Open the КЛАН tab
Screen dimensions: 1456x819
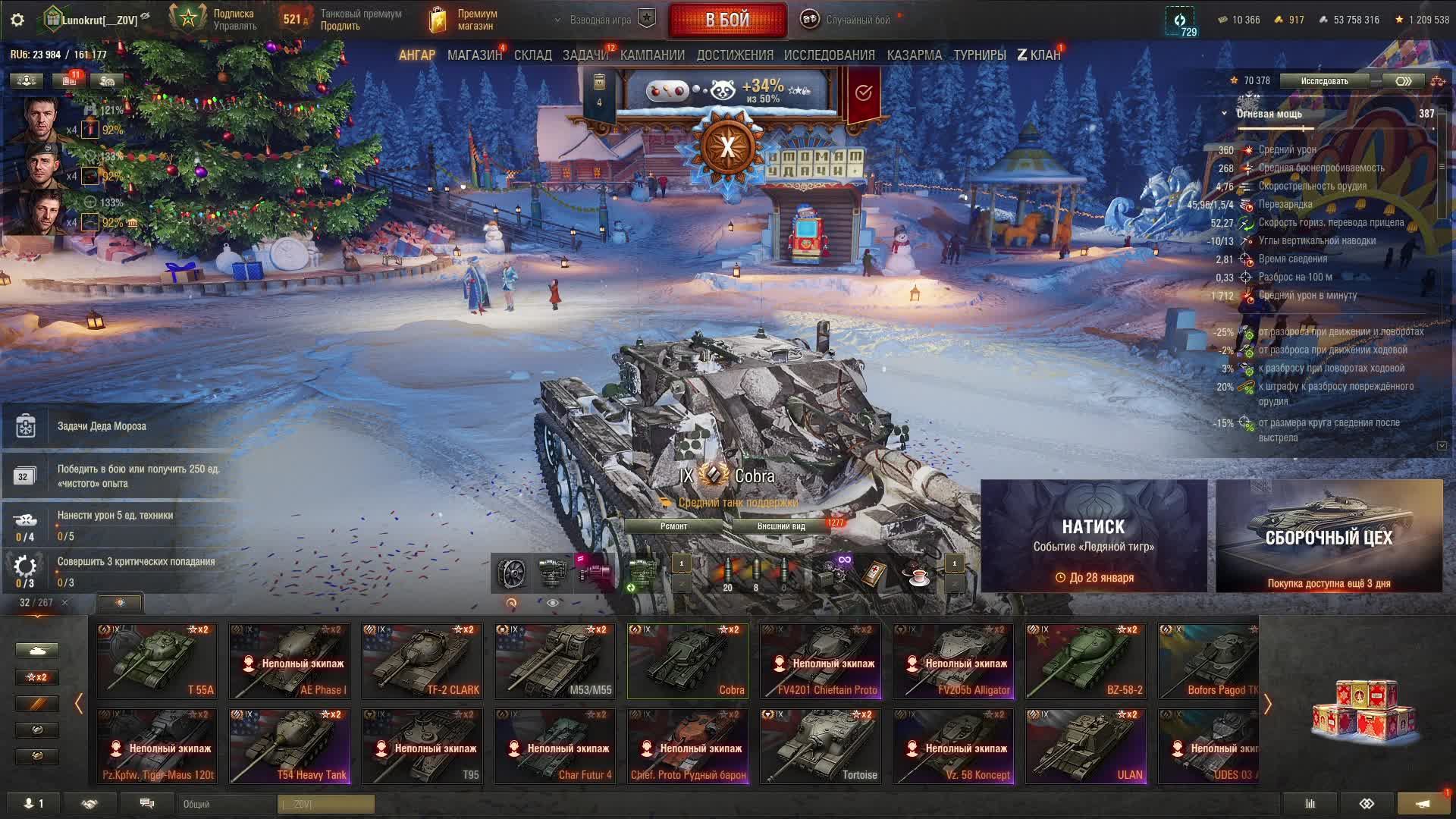tap(1039, 55)
